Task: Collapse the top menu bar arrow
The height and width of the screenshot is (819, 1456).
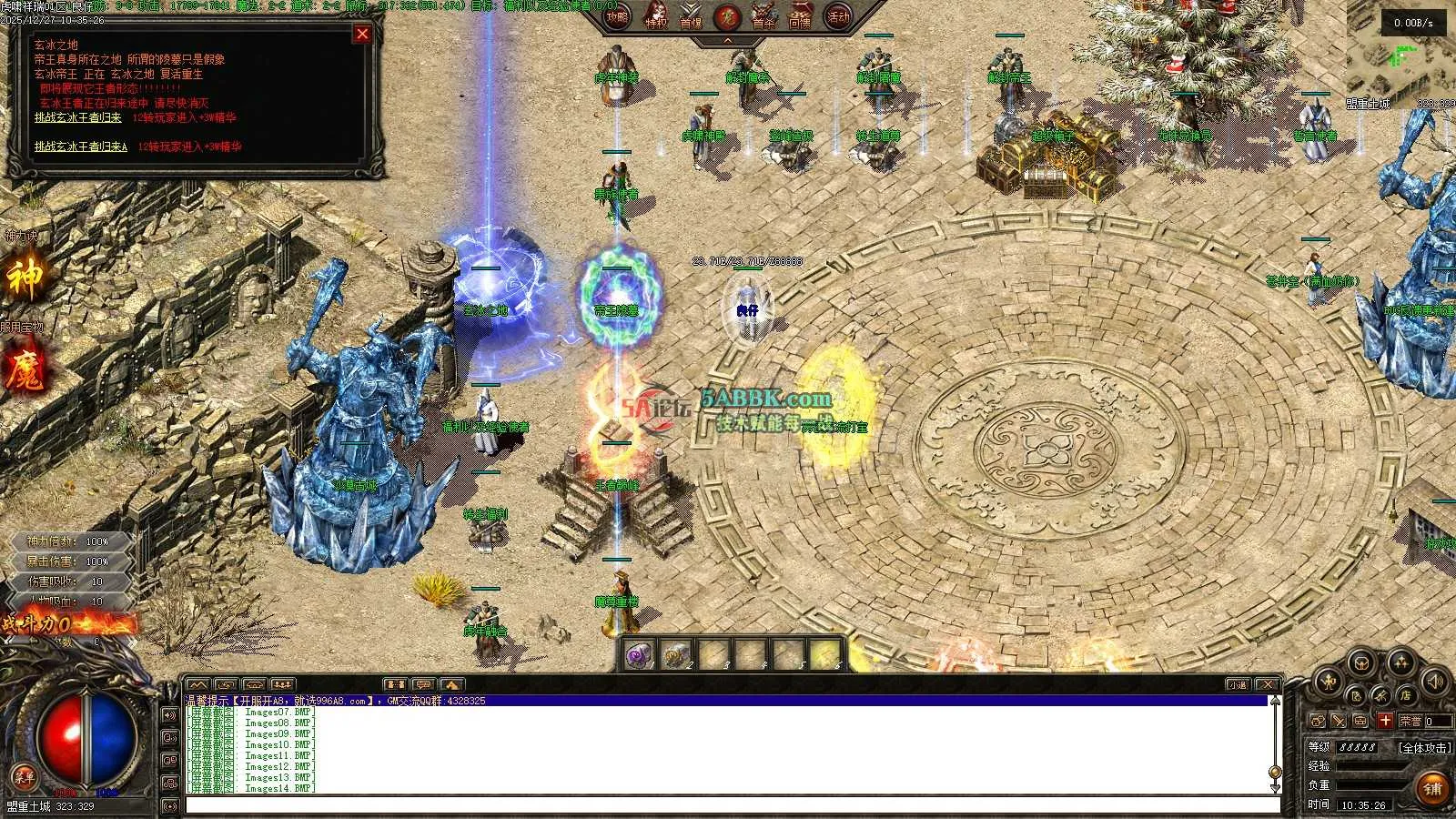Action: 727,41
